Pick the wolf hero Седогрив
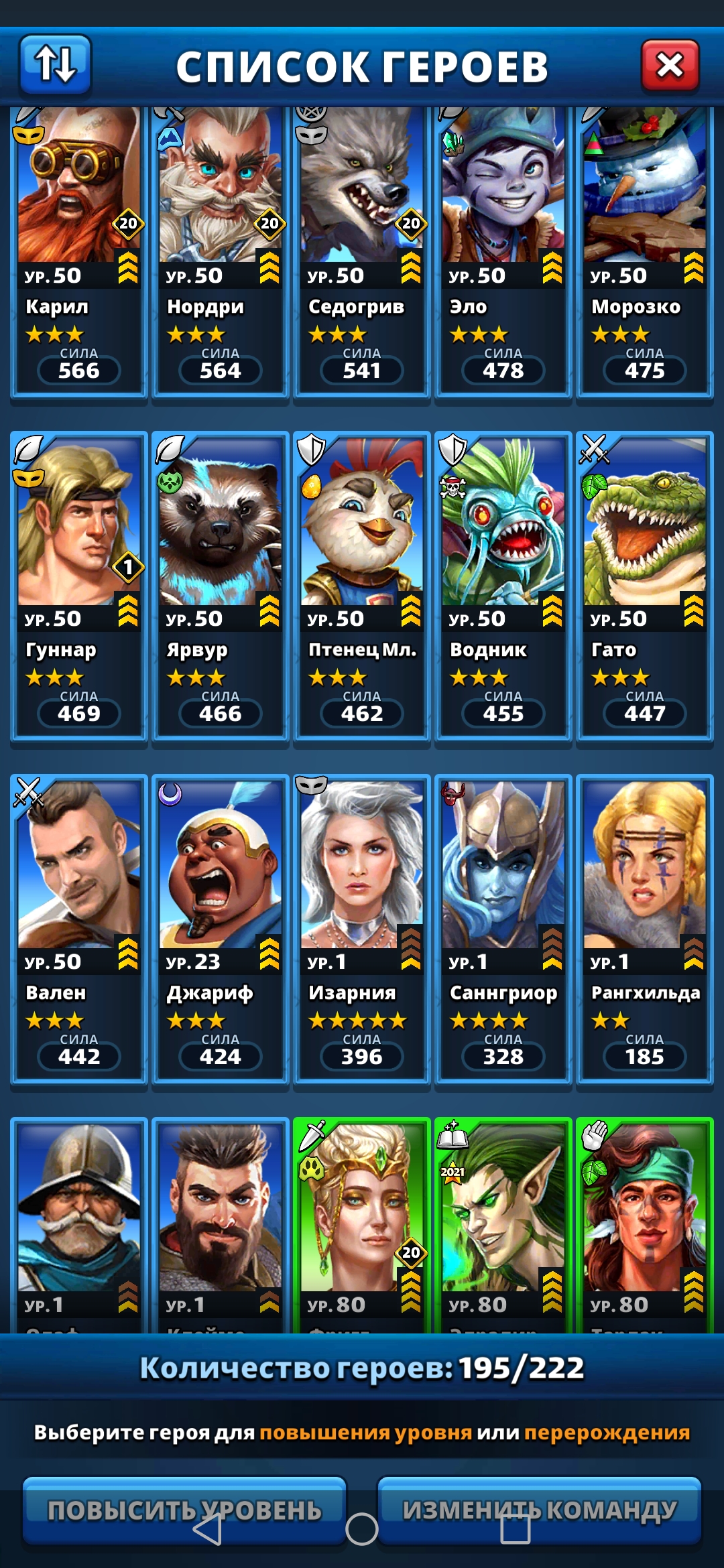 (361, 251)
